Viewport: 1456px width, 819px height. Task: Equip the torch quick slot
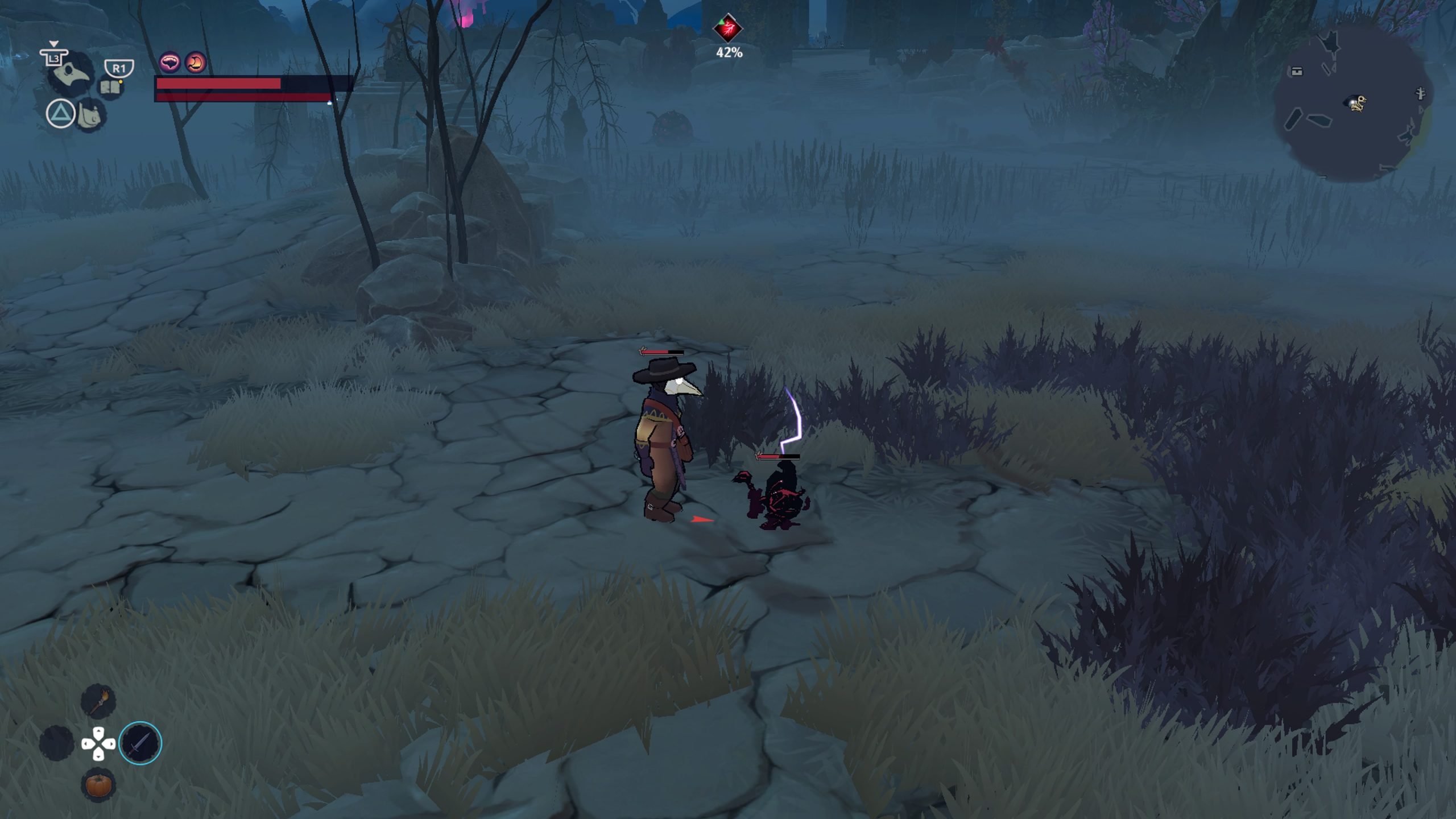point(98,701)
